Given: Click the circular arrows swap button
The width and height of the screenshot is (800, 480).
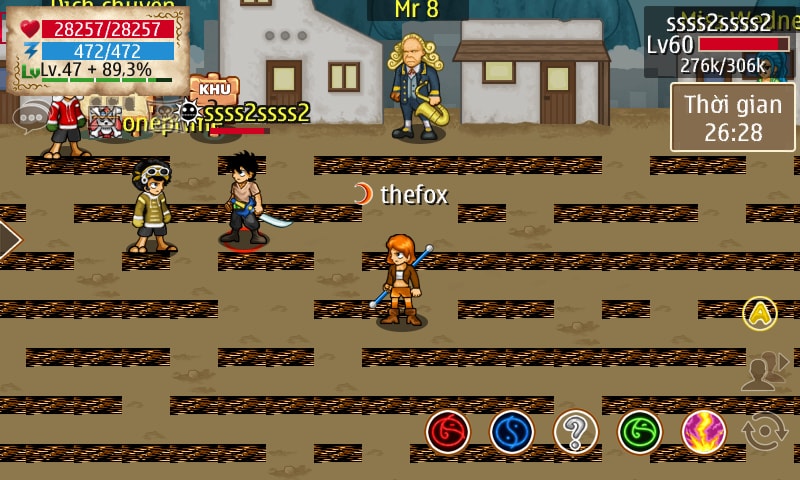Looking at the screenshot, I should click(765, 432).
